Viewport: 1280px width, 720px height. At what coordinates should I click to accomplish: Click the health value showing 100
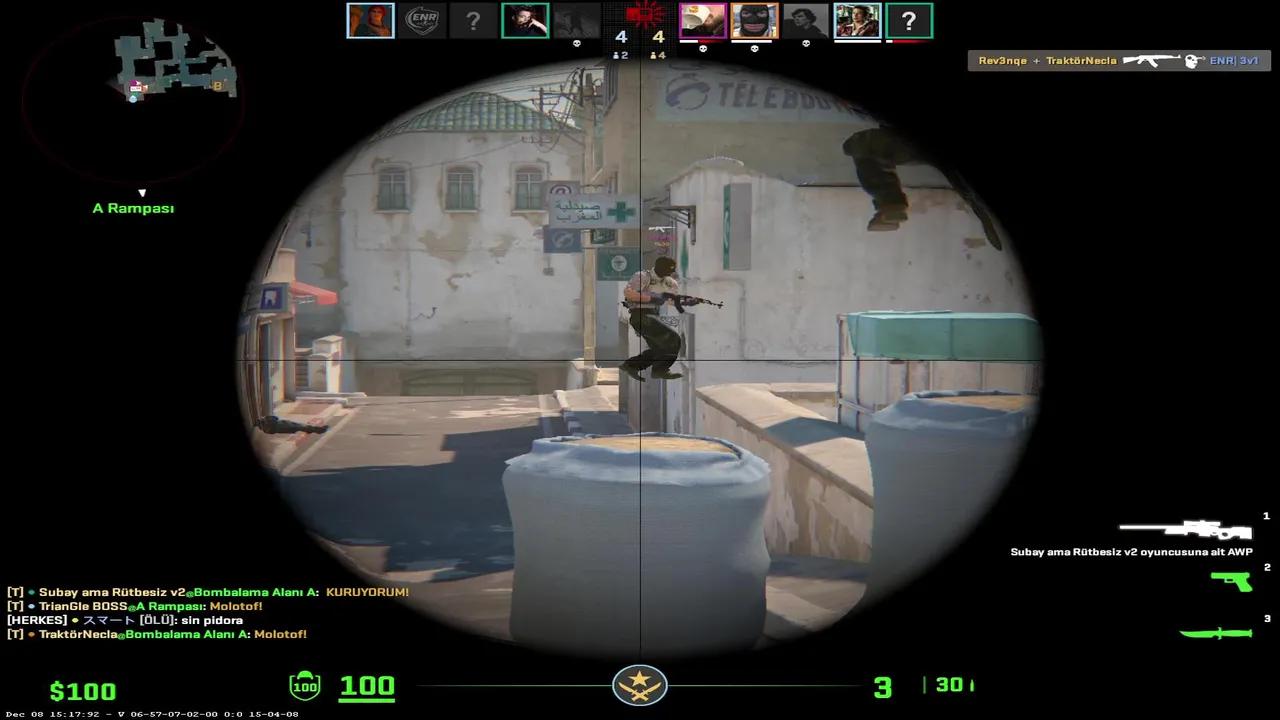coord(368,686)
